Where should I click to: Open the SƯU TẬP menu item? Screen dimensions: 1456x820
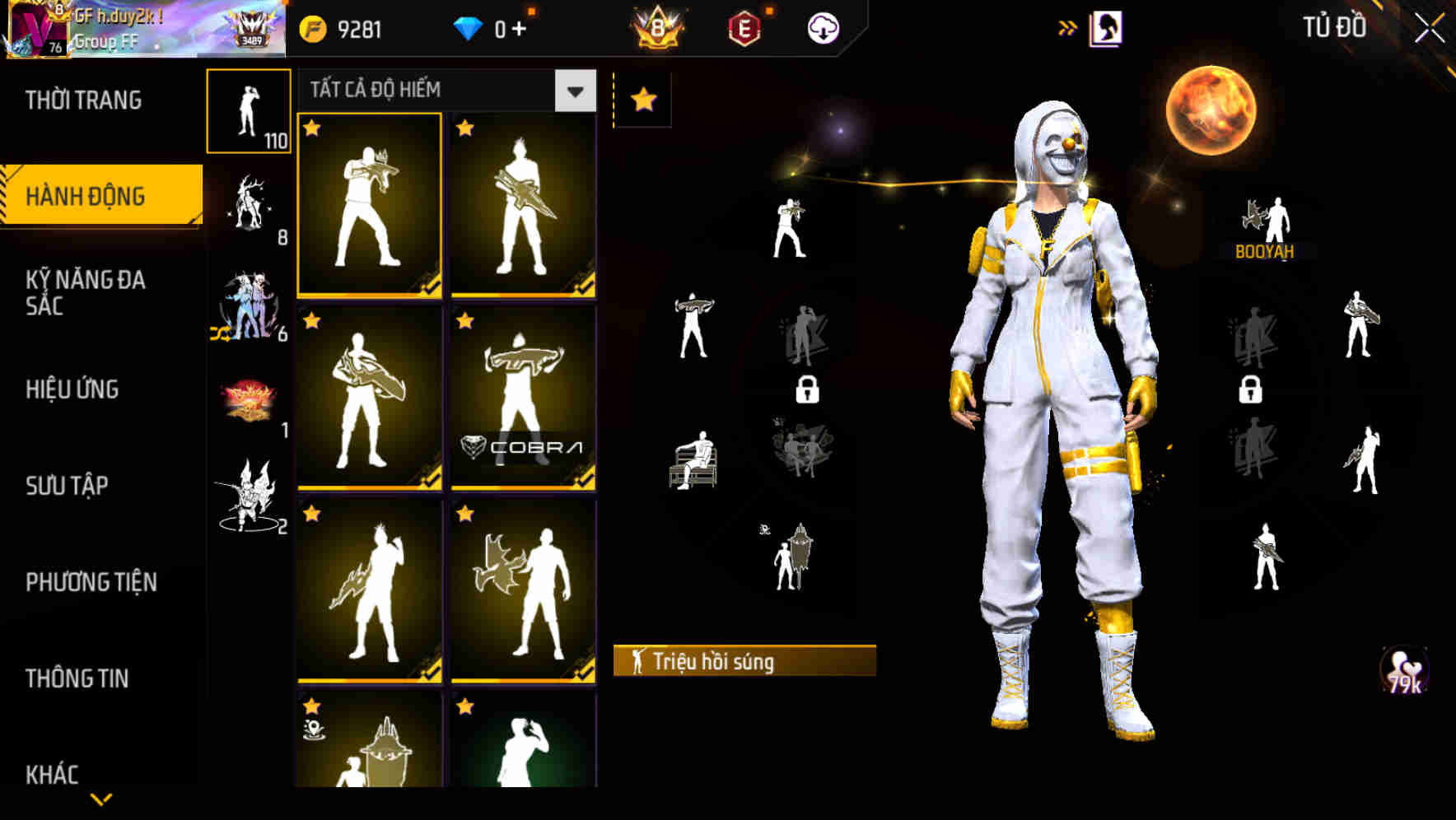tap(66, 486)
